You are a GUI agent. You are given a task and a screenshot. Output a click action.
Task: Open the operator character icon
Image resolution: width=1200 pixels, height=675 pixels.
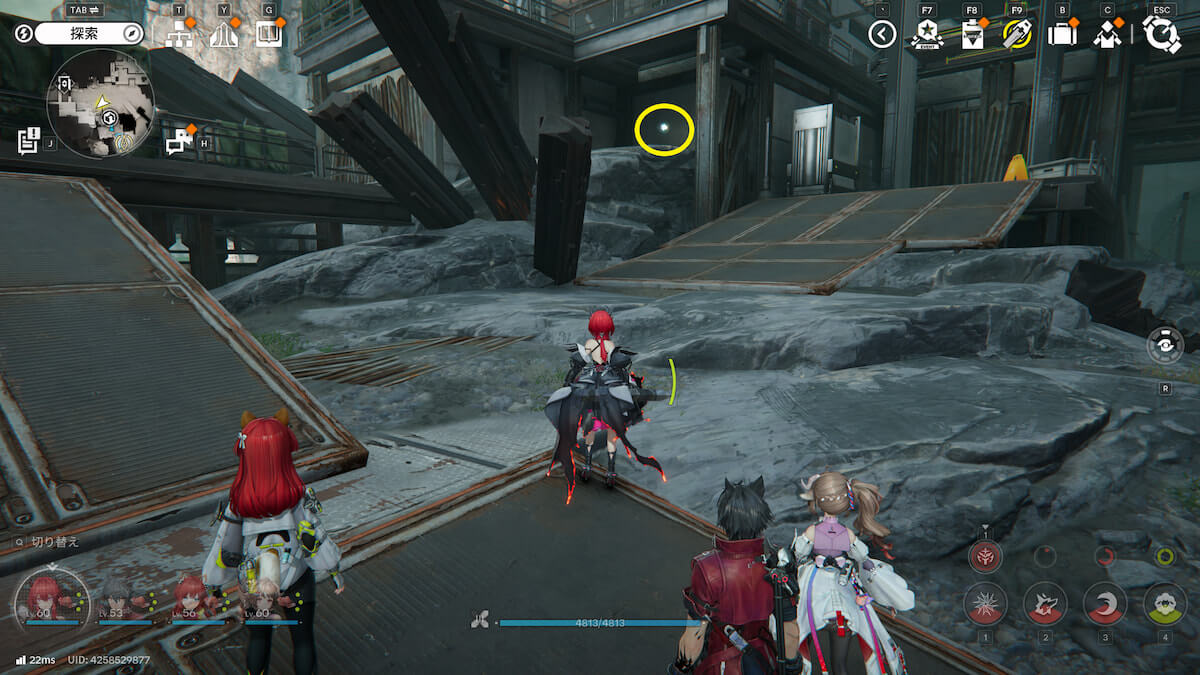(1107, 35)
